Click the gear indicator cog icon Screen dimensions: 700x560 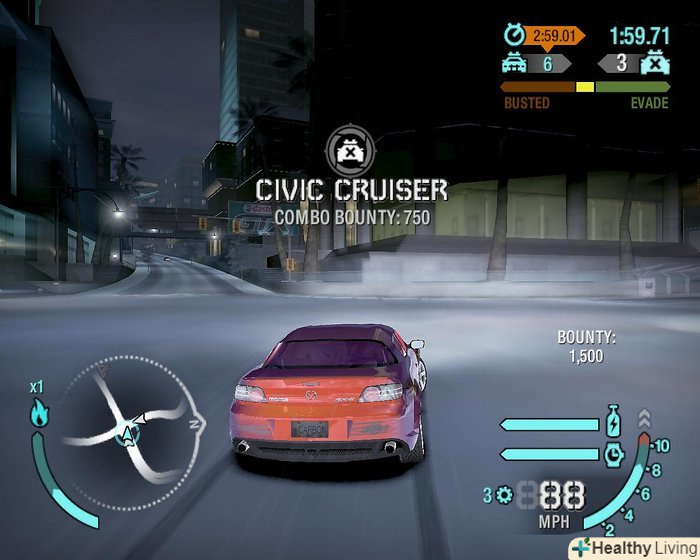click(x=502, y=494)
